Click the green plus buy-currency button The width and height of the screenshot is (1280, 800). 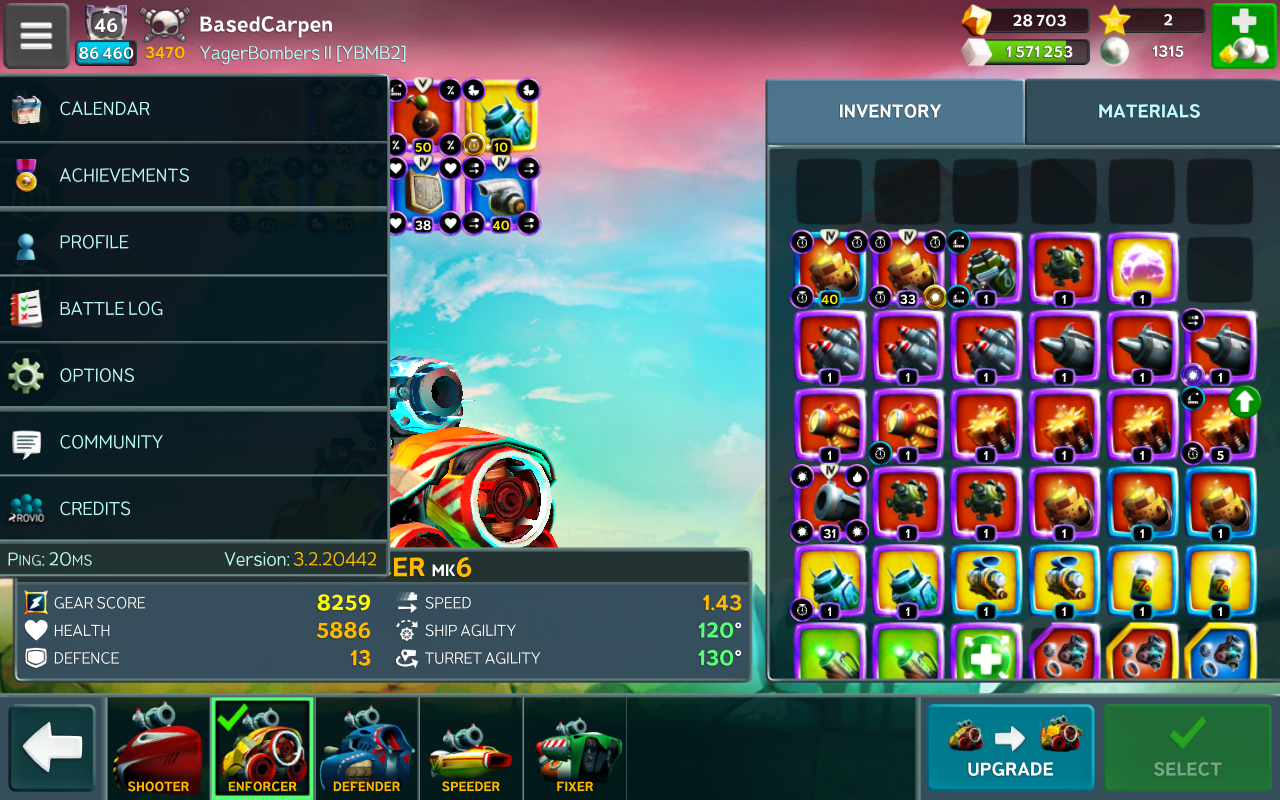1243,36
